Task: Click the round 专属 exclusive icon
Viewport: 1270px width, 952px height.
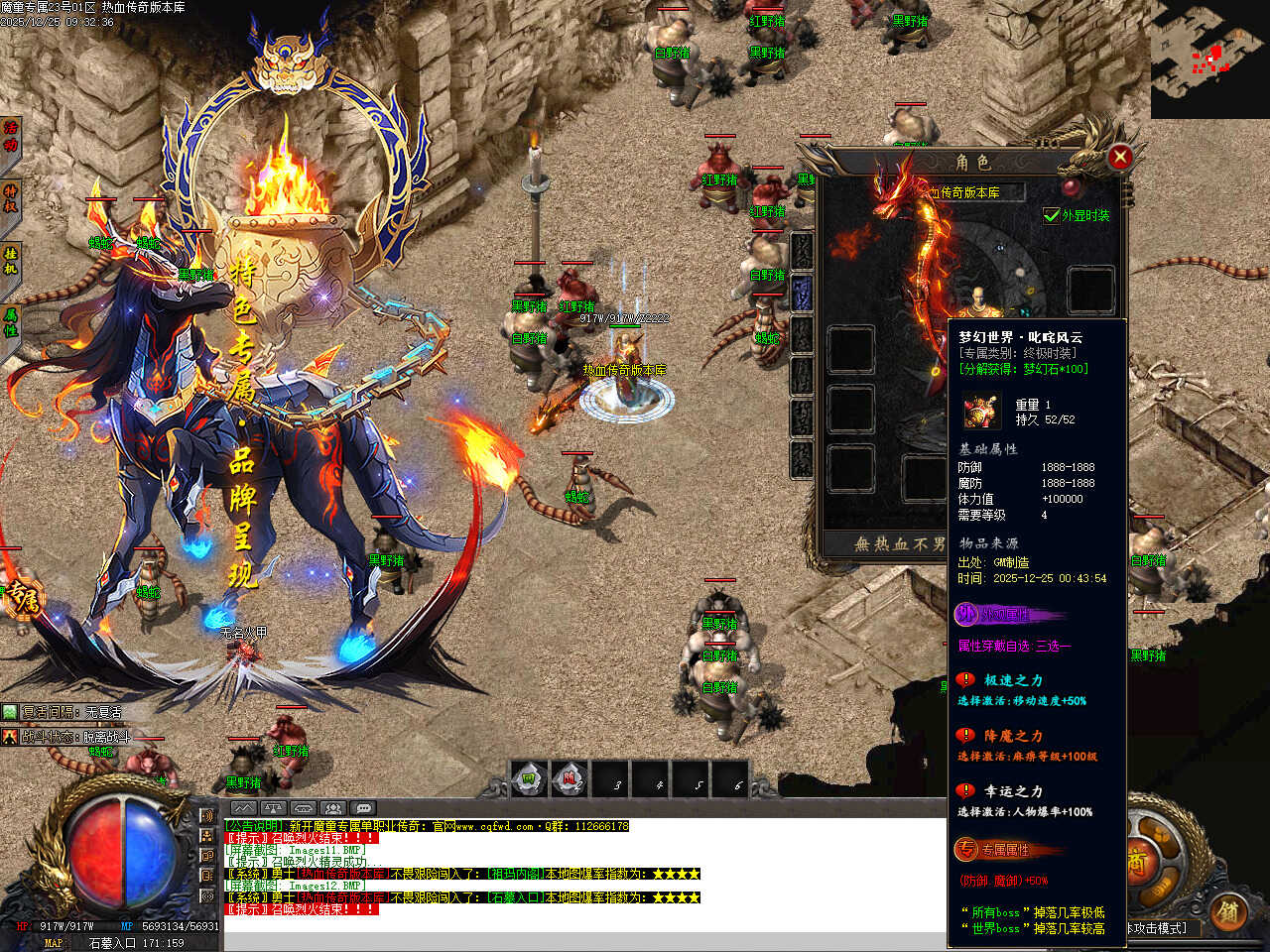Action: tap(22, 598)
